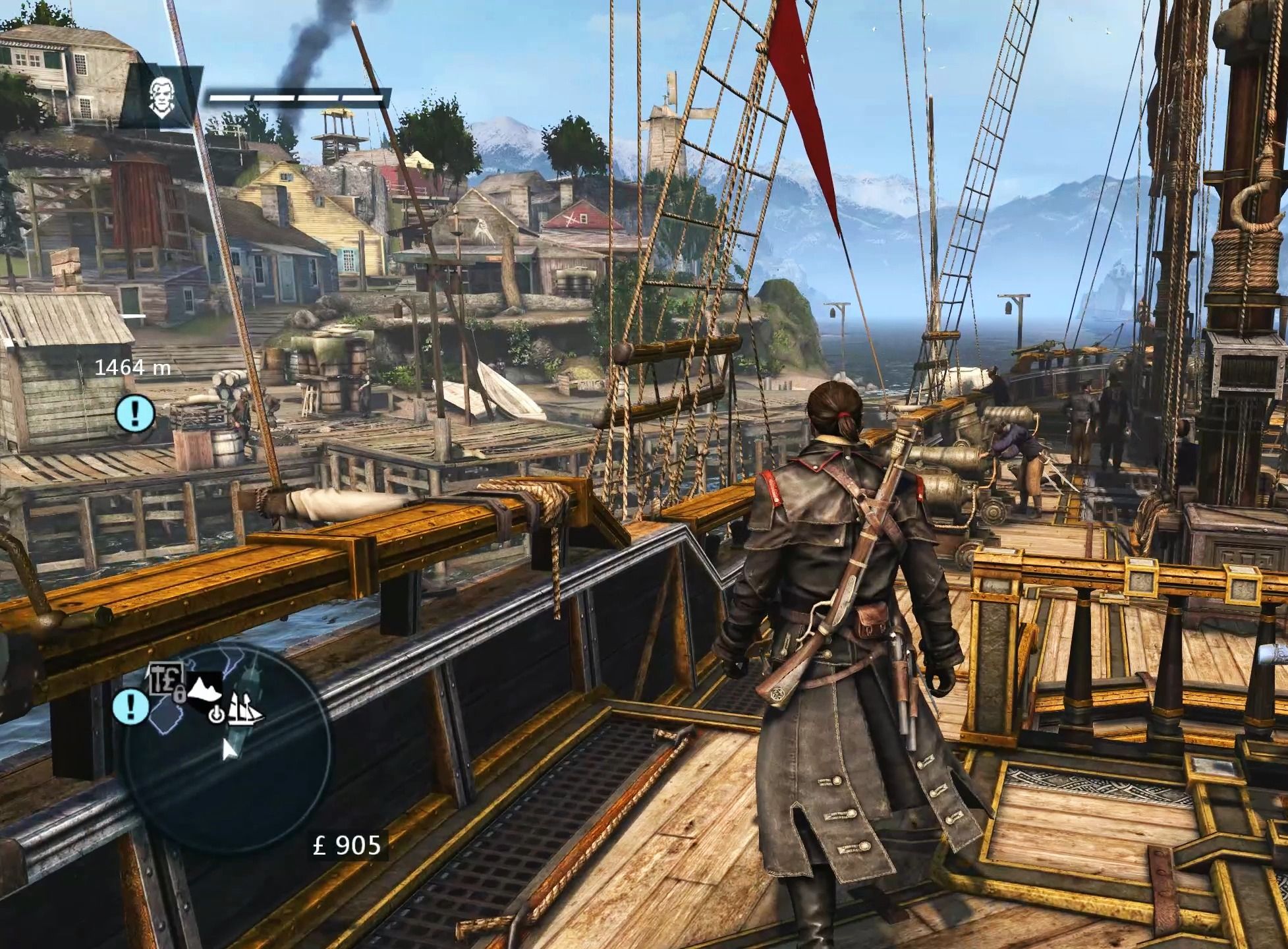Click the quest exclamation marker on minimap edge

130,706
